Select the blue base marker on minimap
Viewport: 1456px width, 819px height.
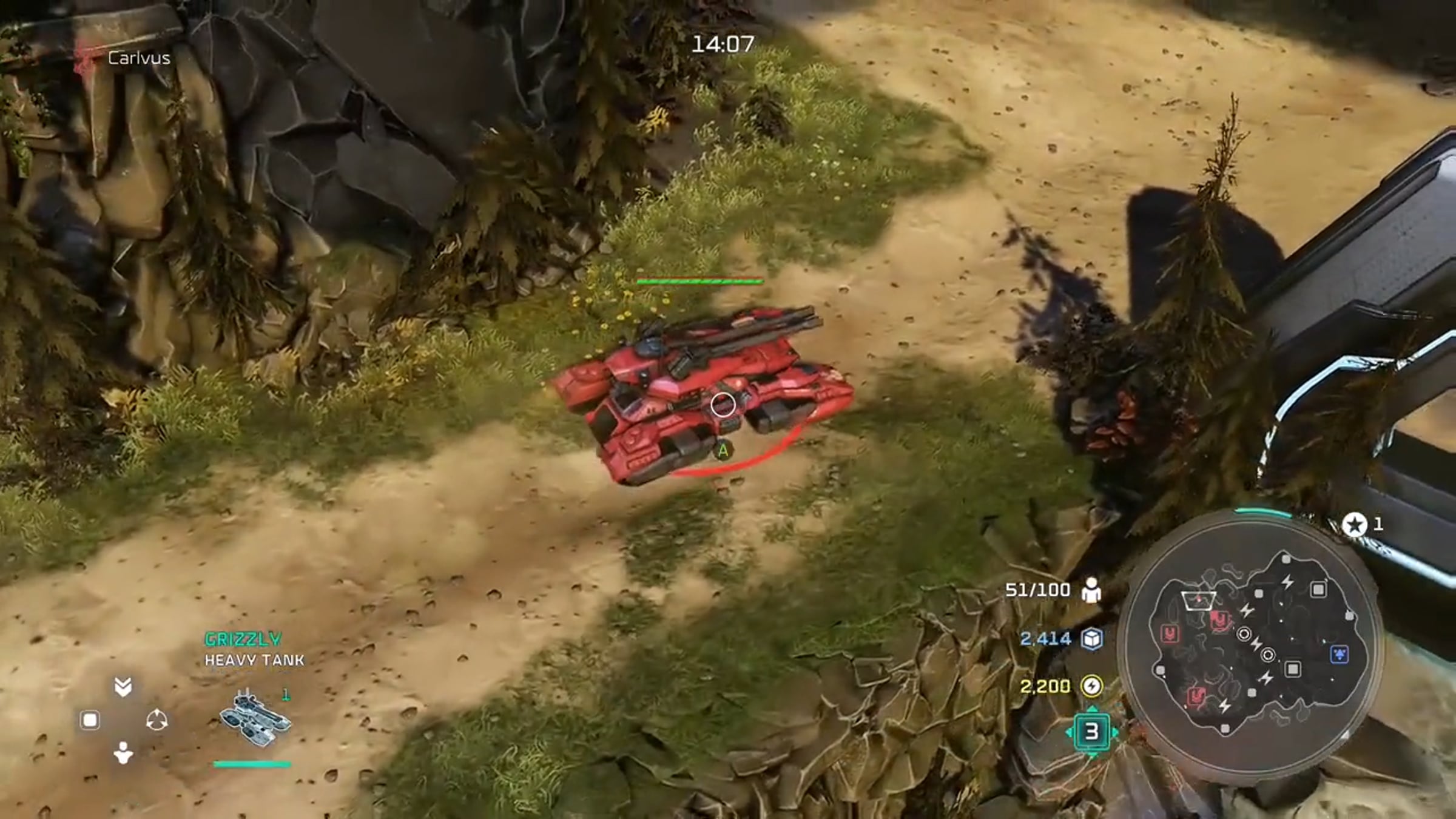click(x=1339, y=654)
